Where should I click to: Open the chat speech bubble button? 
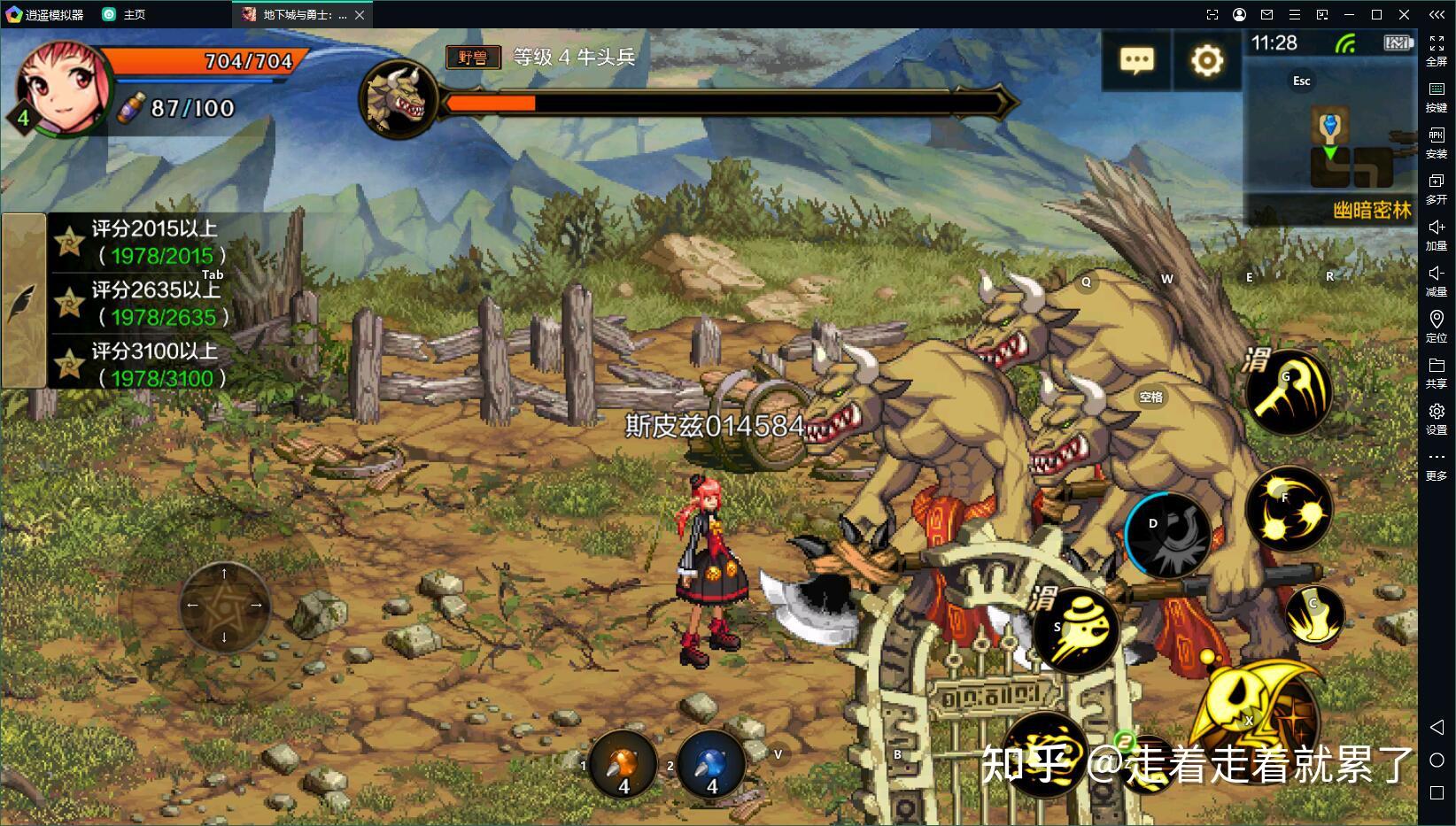tap(1136, 60)
